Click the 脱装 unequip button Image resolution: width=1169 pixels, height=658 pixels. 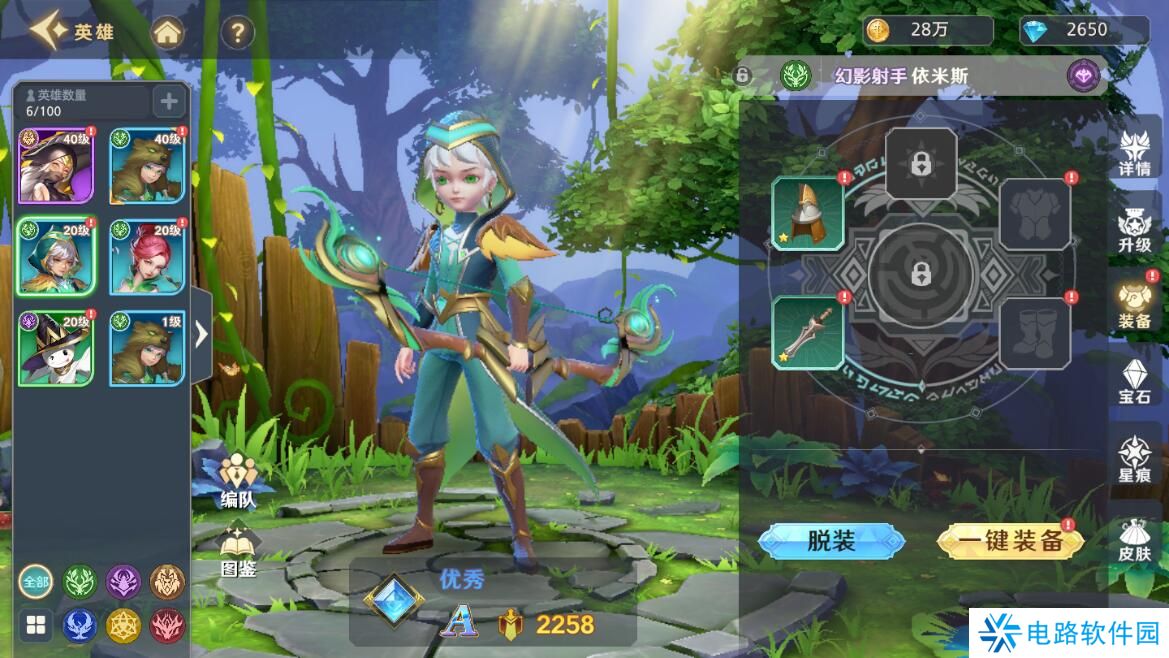click(831, 541)
